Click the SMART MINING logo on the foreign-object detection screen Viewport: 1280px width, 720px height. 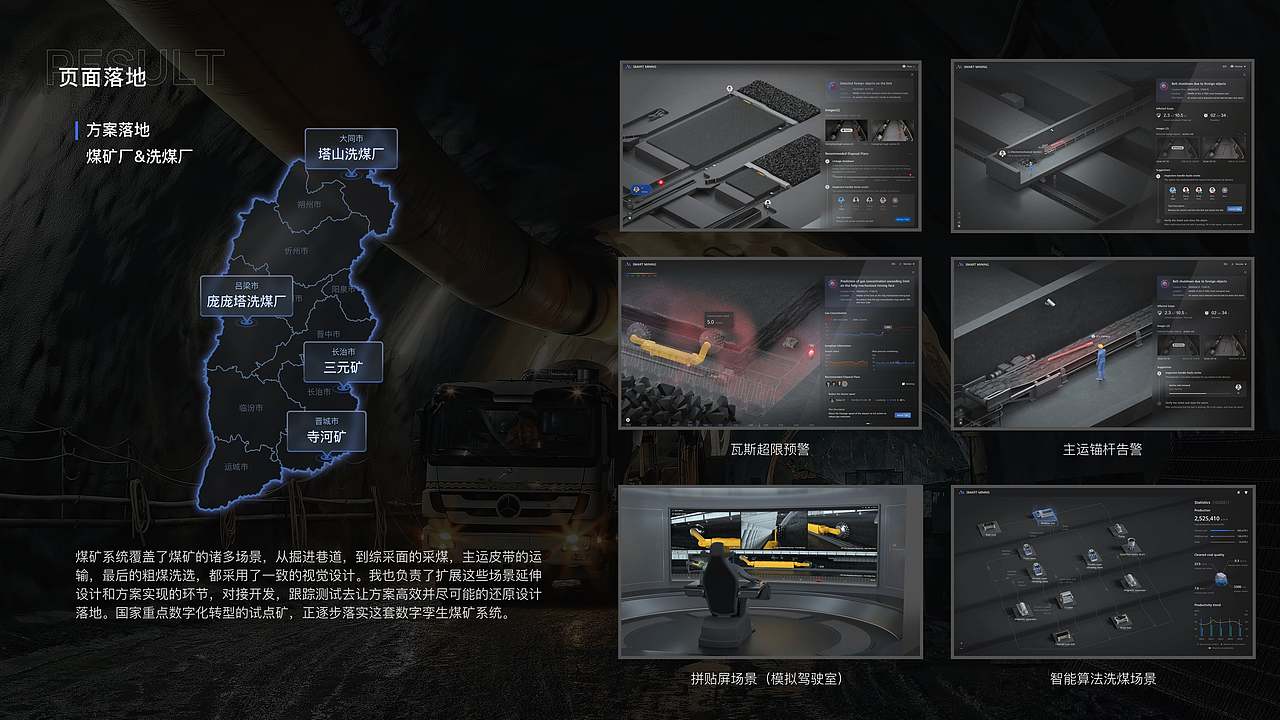pos(643,66)
